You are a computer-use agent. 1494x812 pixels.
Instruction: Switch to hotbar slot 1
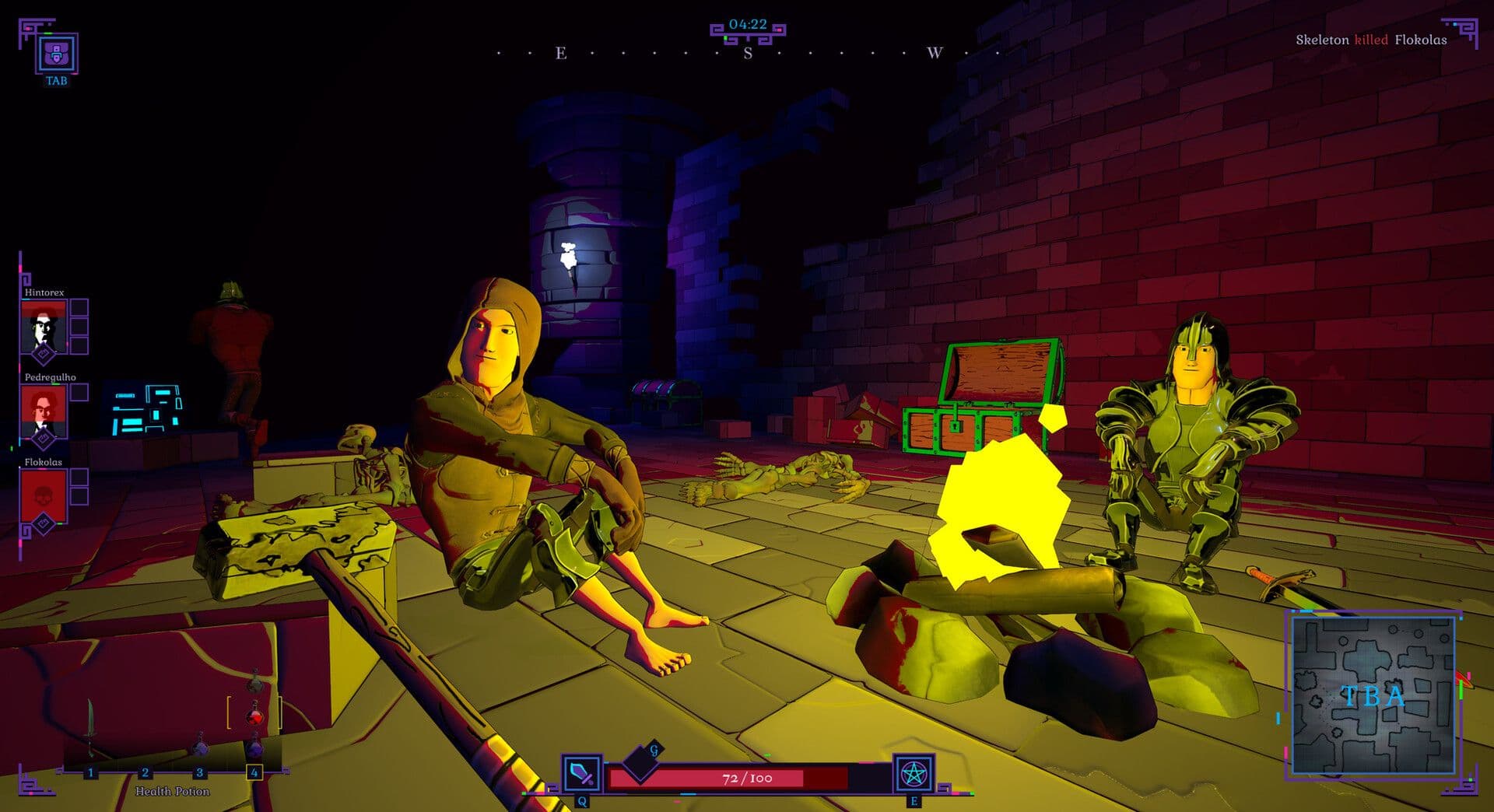coord(90,772)
